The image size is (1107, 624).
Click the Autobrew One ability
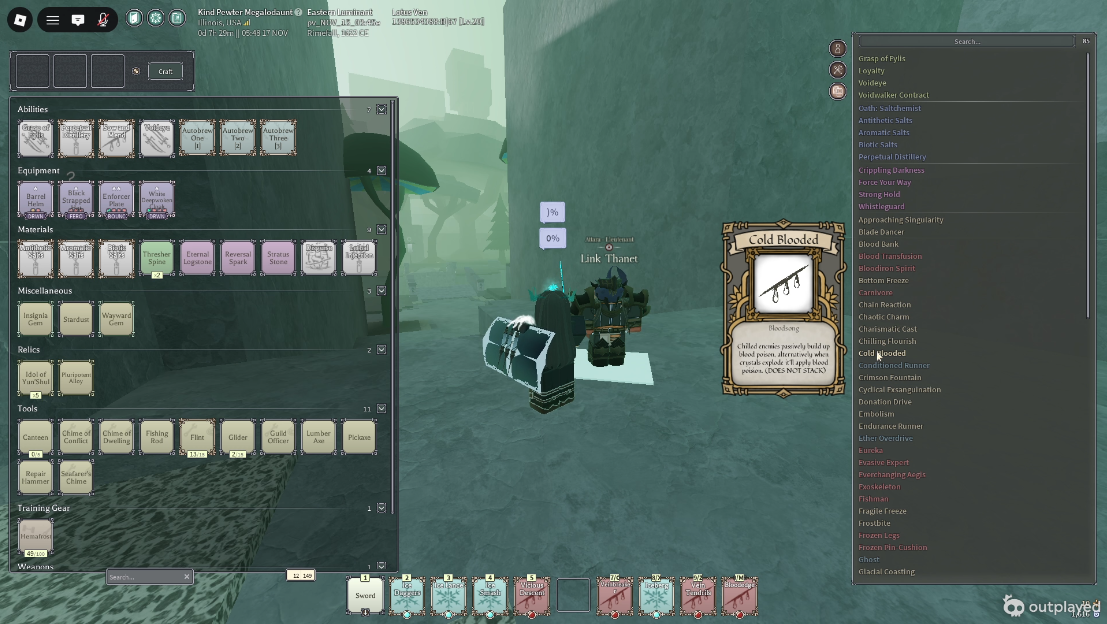point(197,138)
